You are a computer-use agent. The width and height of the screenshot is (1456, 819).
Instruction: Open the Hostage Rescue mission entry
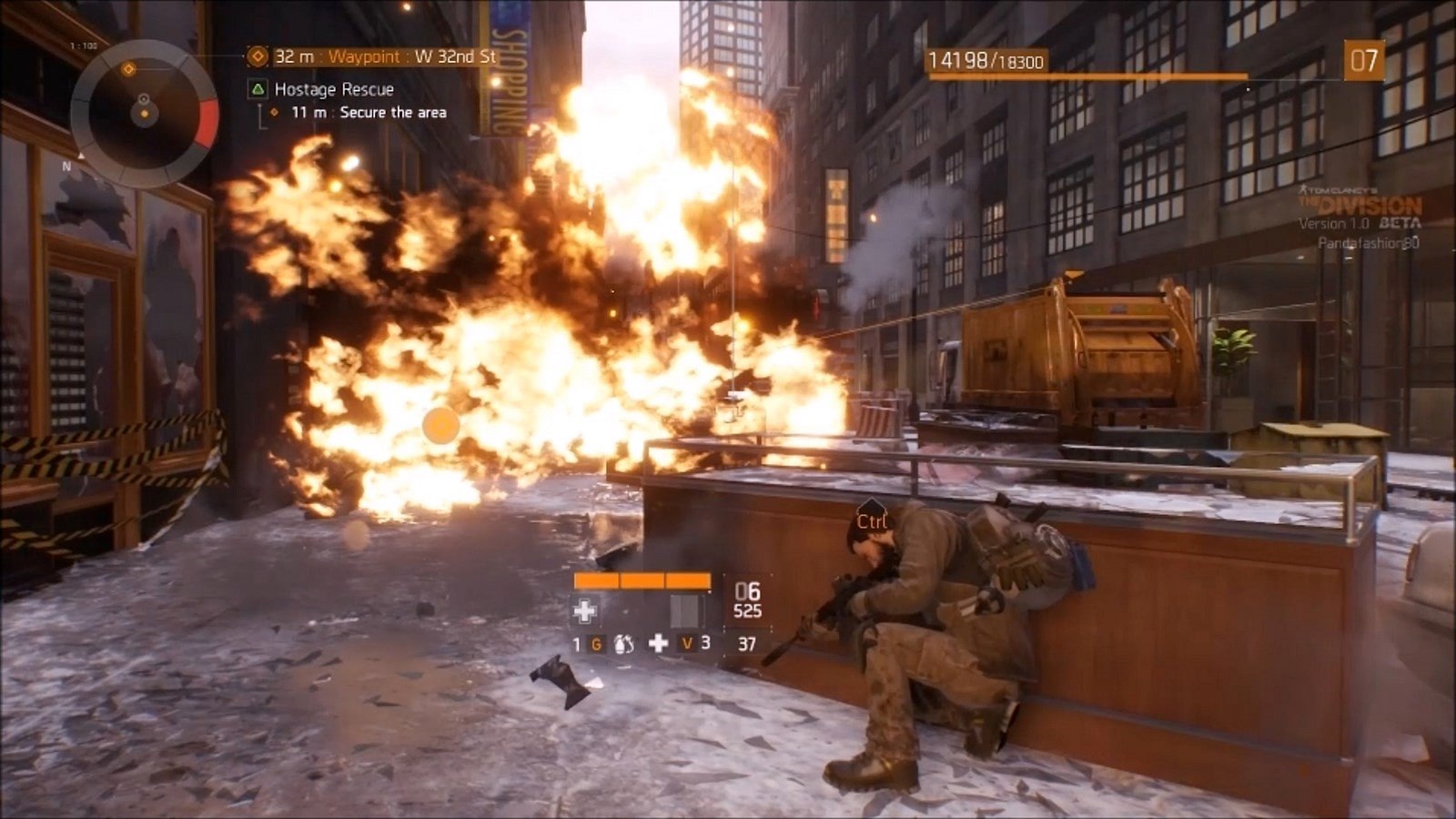click(x=333, y=89)
